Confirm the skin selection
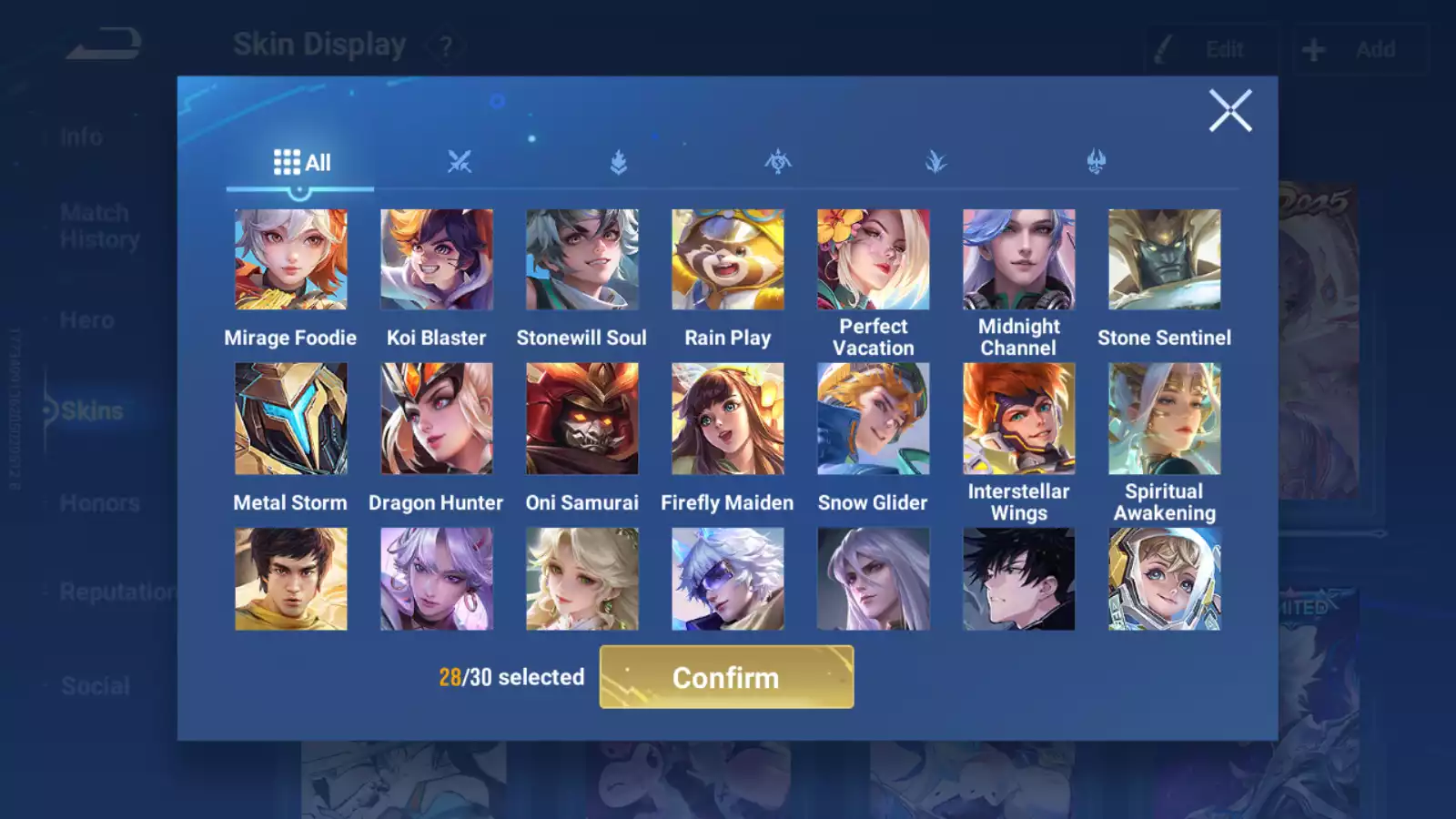The width and height of the screenshot is (1456, 819). coord(726,677)
